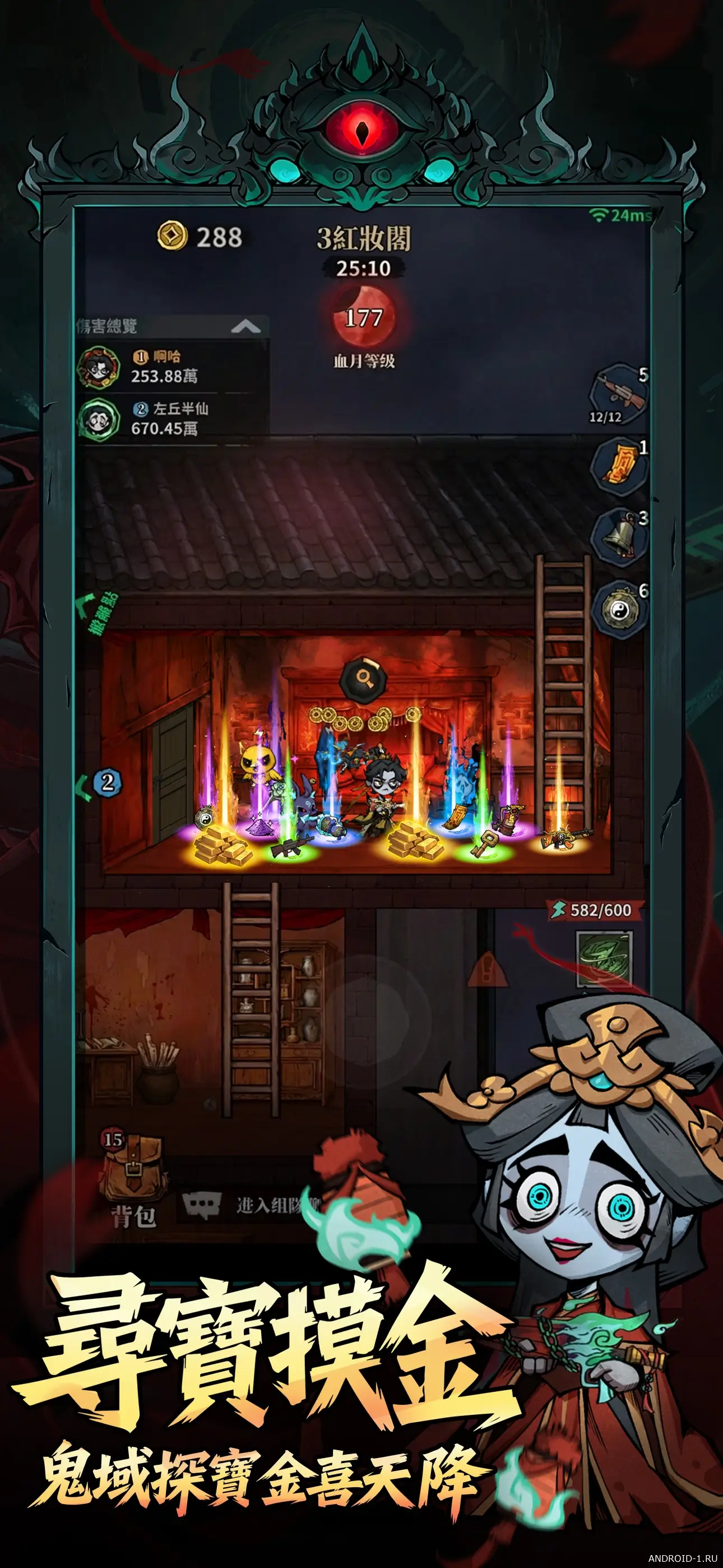Open the team chat box
The width and height of the screenshot is (723, 1568).
pos(256,1205)
